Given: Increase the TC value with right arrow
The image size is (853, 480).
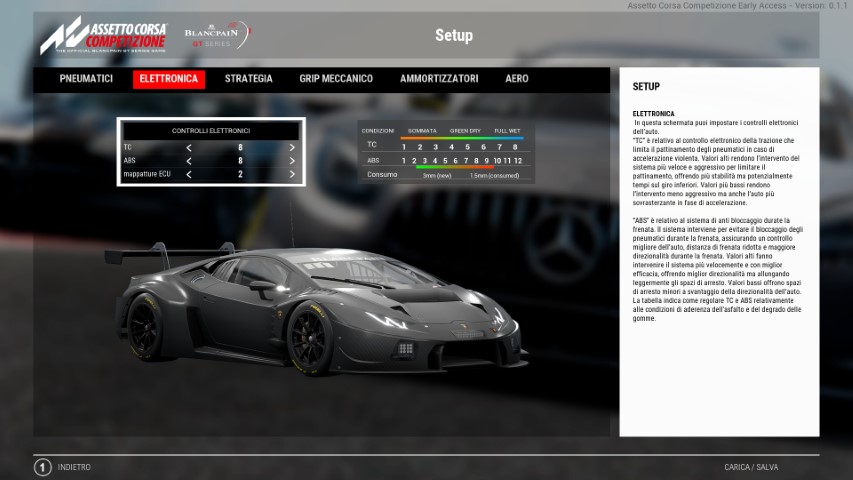Looking at the screenshot, I should pyautogui.click(x=292, y=147).
